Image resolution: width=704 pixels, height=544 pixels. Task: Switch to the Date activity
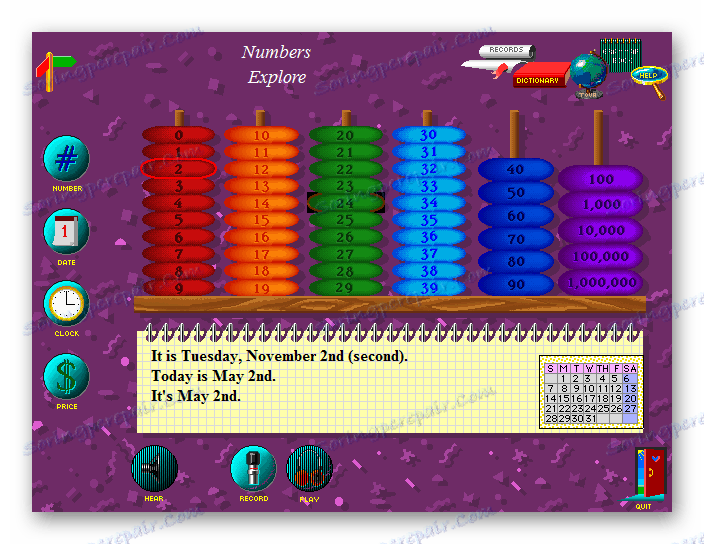pos(66,232)
